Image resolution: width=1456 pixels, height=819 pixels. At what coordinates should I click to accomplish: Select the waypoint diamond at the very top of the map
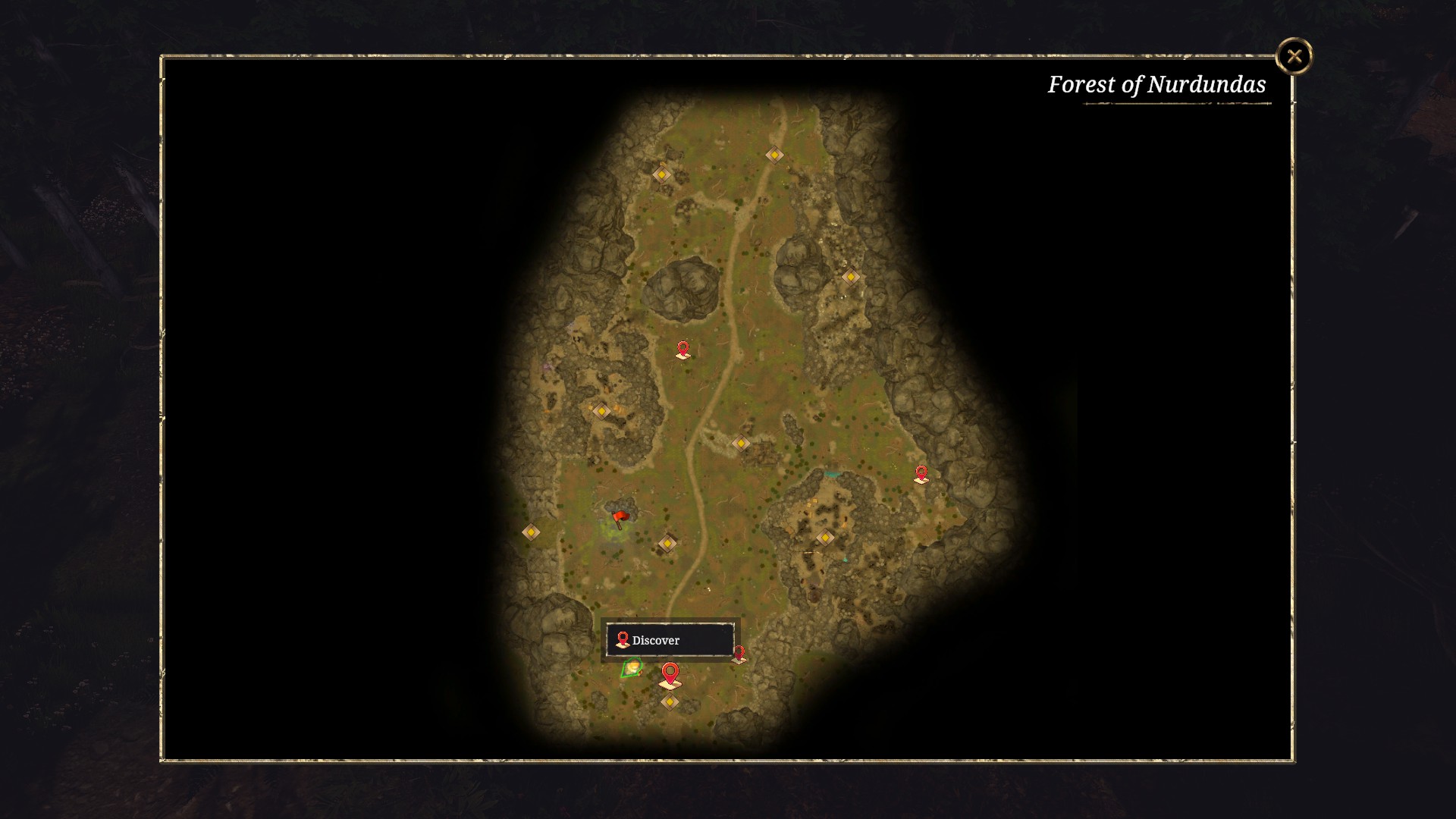point(773,155)
